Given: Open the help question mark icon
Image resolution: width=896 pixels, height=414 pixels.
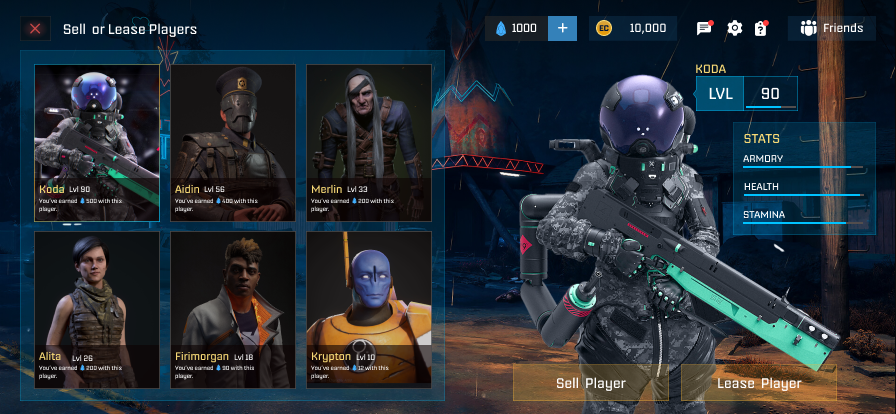Looking at the screenshot, I should [761, 28].
